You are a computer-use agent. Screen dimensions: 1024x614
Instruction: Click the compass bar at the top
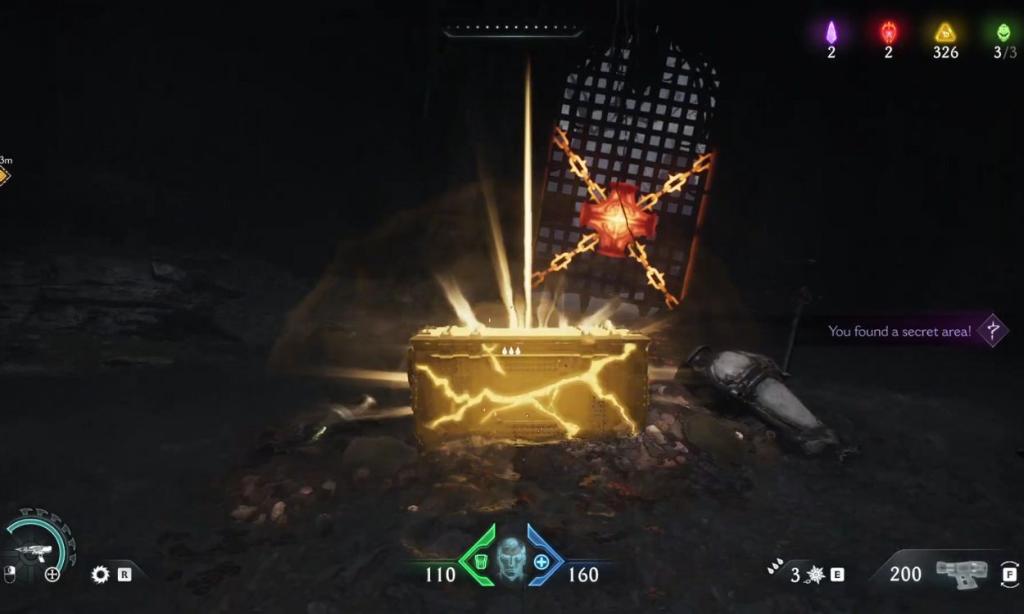pos(513,30)
